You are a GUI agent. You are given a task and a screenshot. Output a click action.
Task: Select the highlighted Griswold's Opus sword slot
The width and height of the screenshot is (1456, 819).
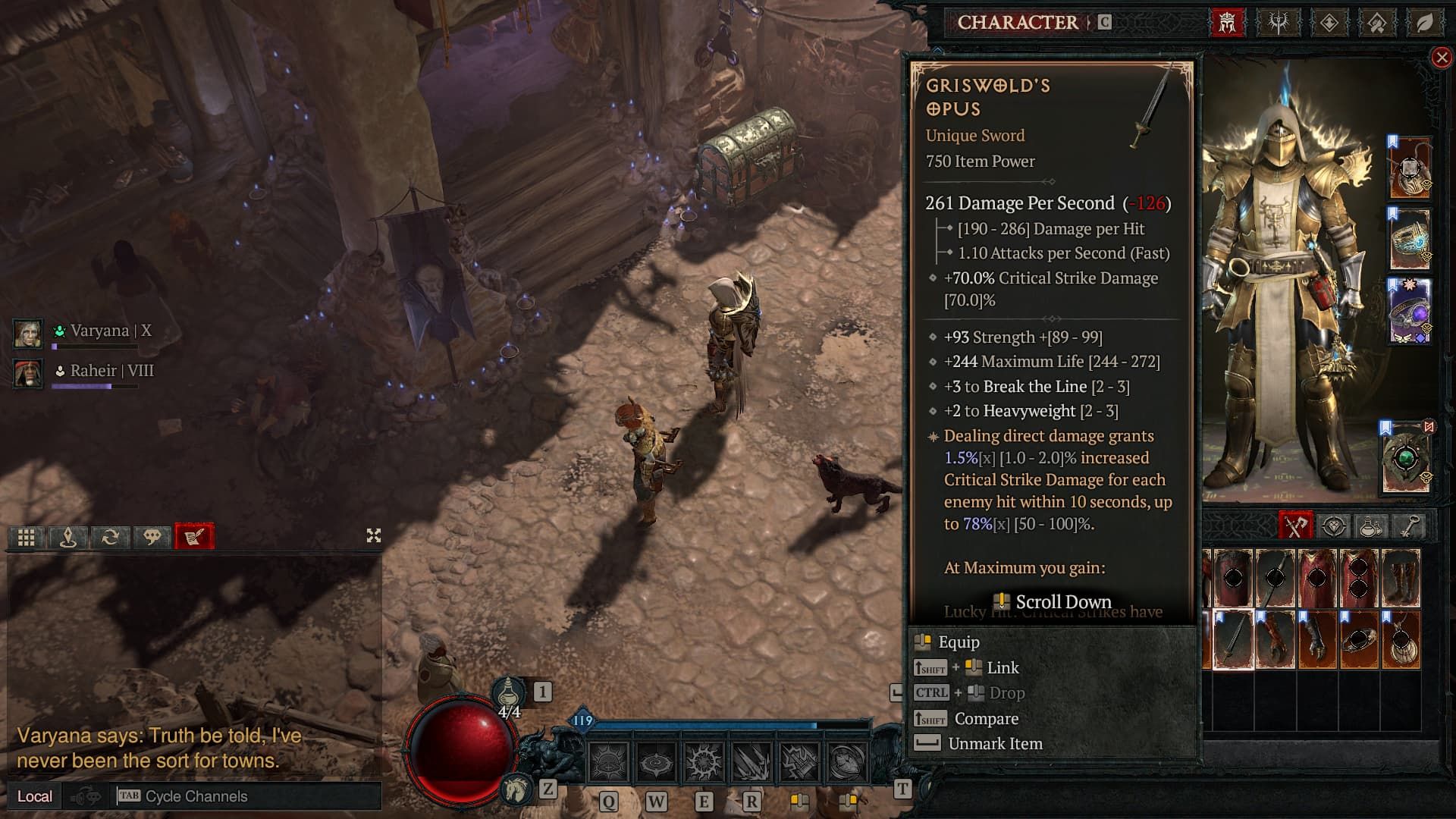1233,639
